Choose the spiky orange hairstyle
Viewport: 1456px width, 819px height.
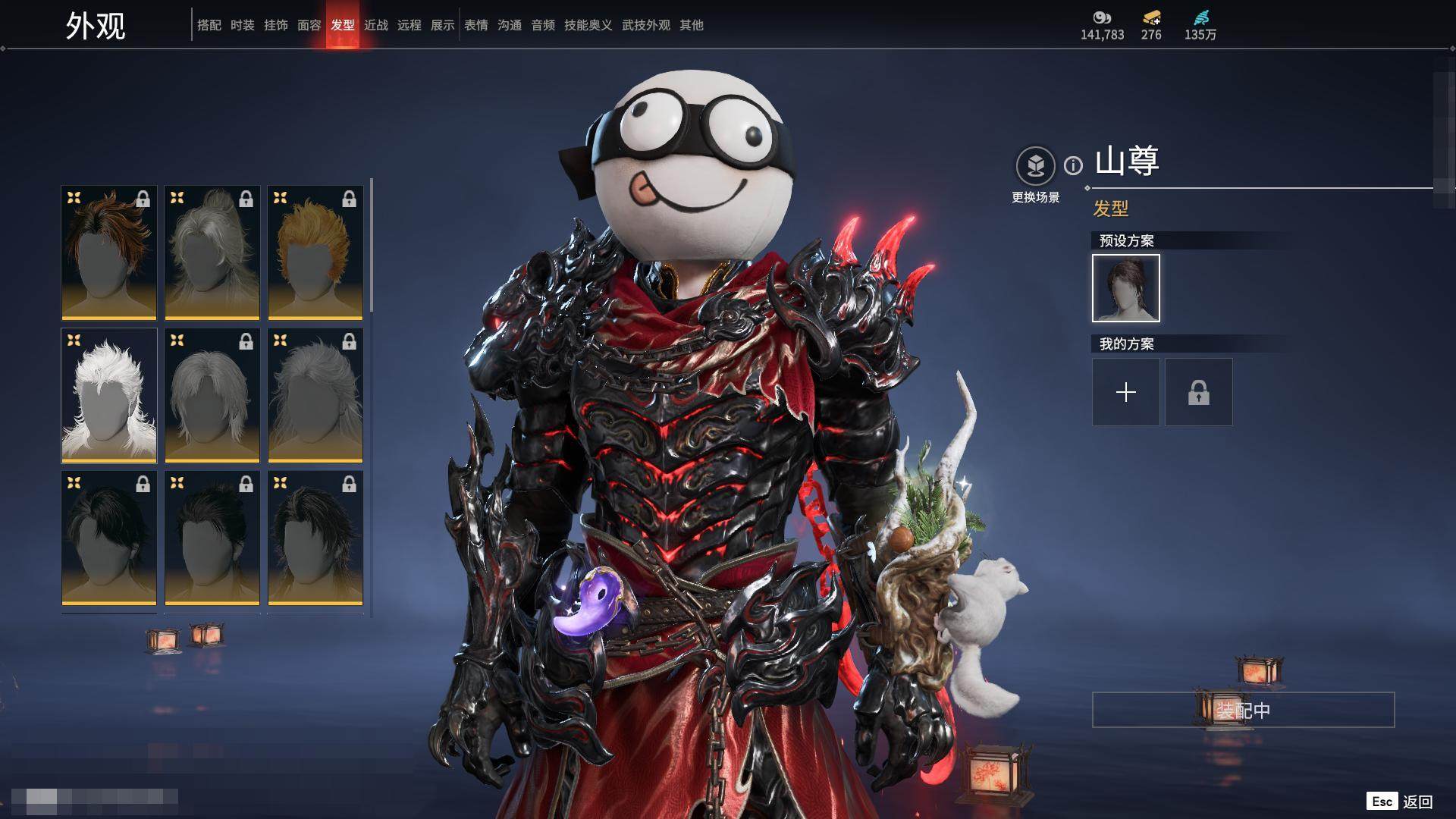point(315,253)
